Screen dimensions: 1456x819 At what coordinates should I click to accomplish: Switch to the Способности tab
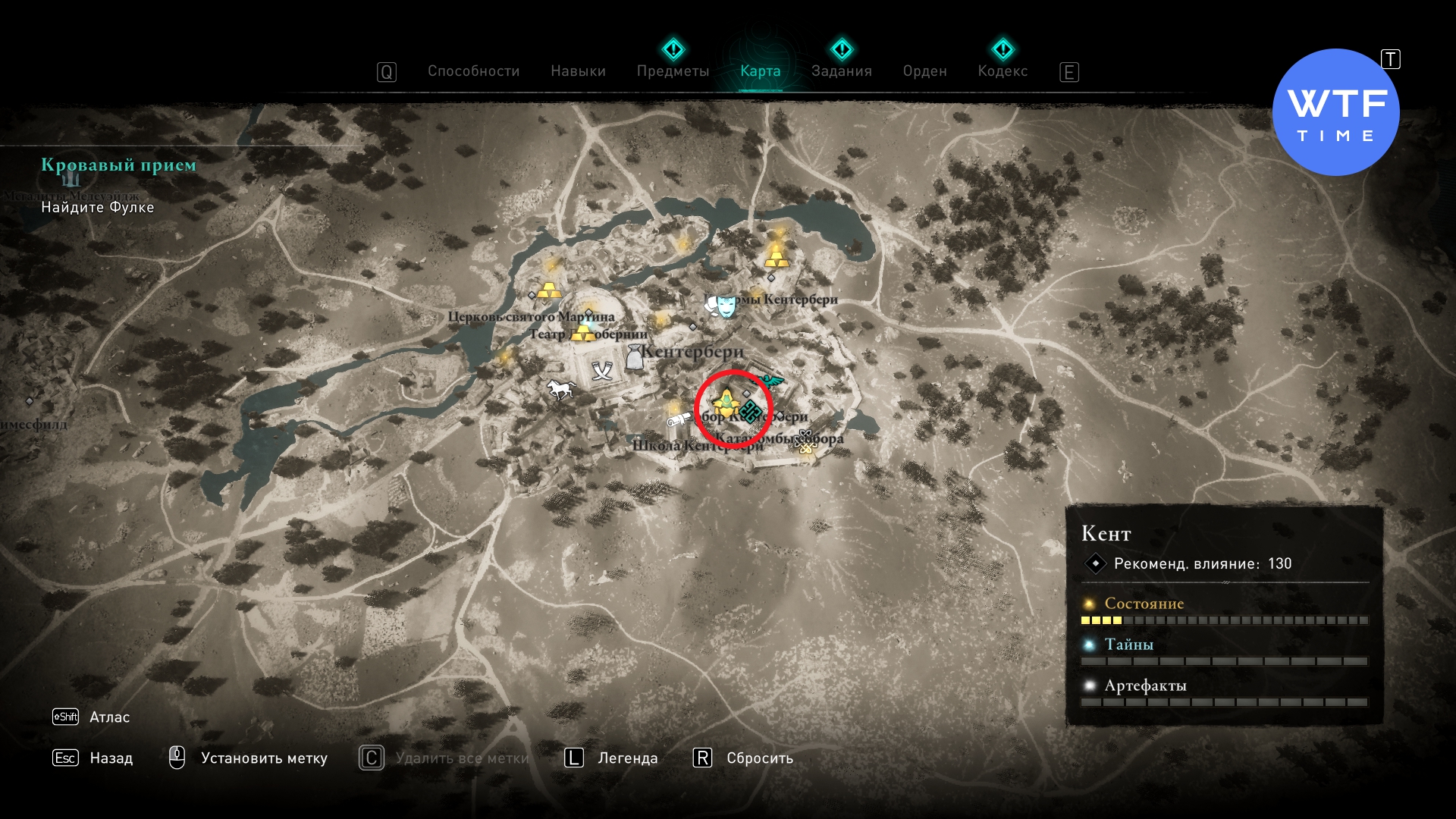473,71
